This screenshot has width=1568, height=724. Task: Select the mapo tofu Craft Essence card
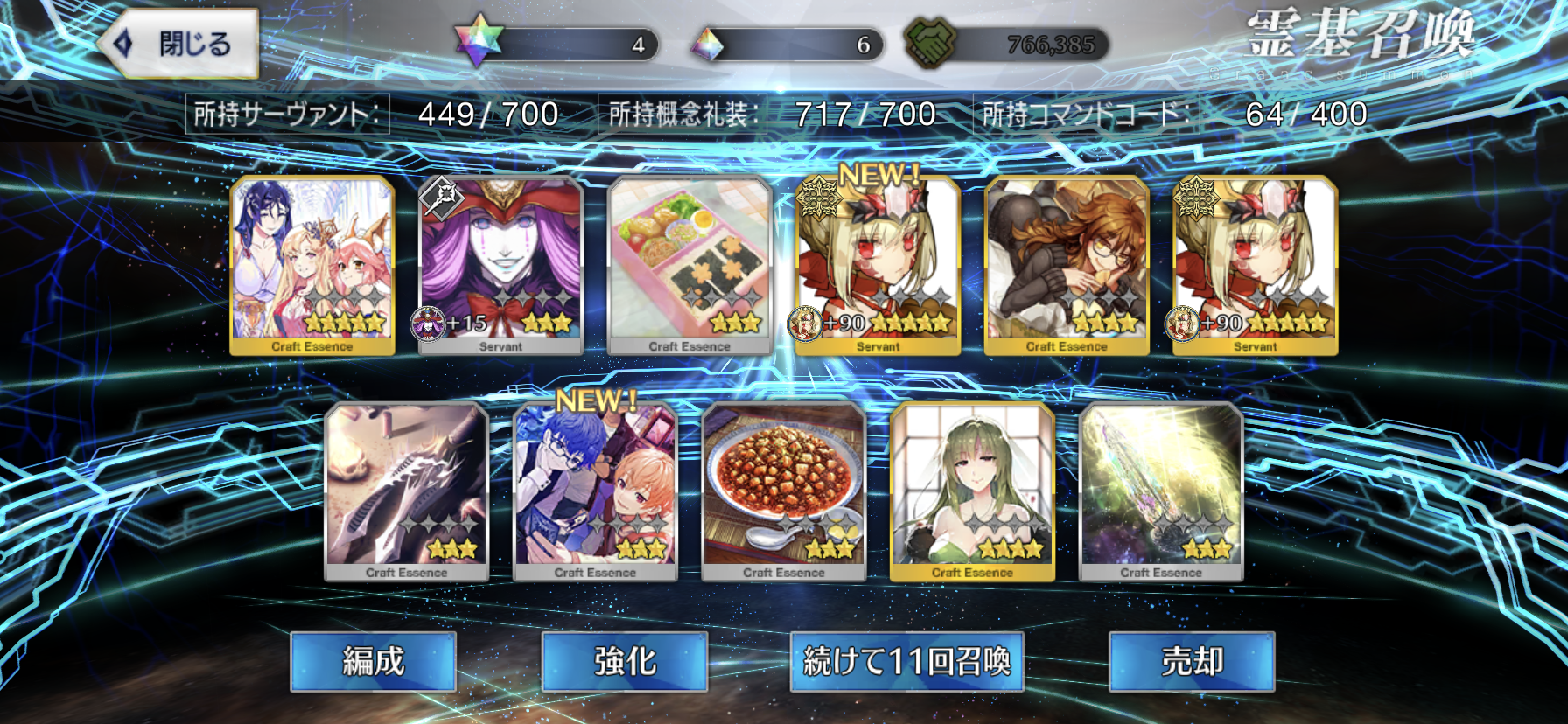(784, 491)
